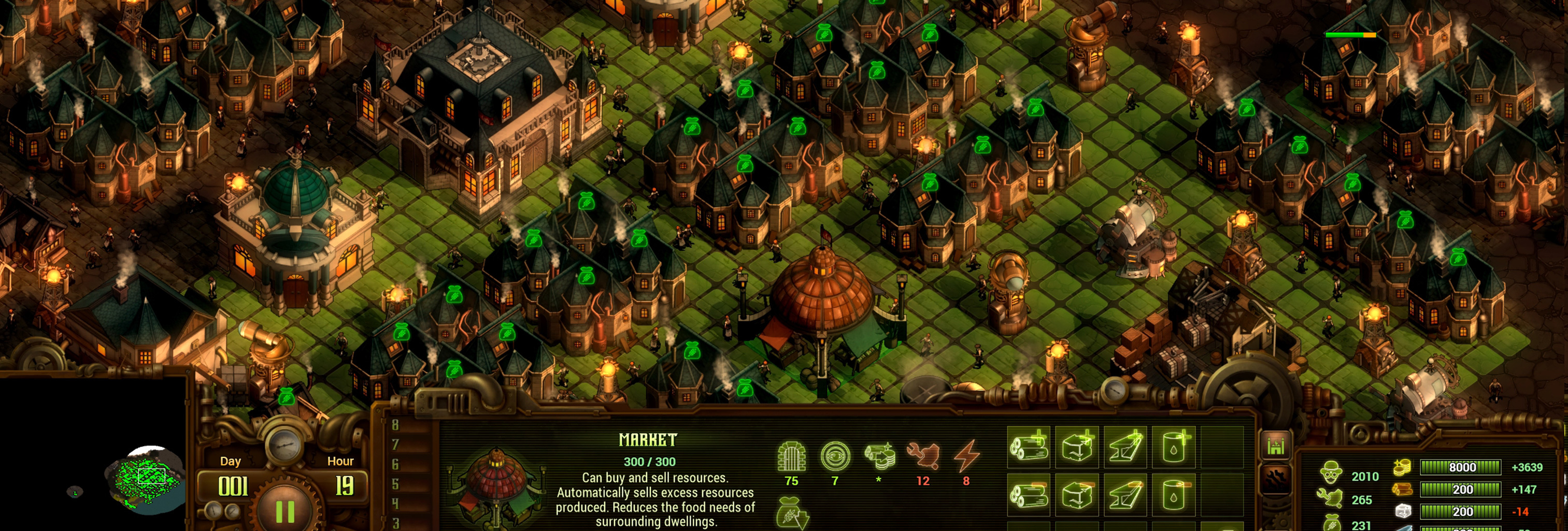Open the colony buildings tab
1568x531 pixels.
1276,447
